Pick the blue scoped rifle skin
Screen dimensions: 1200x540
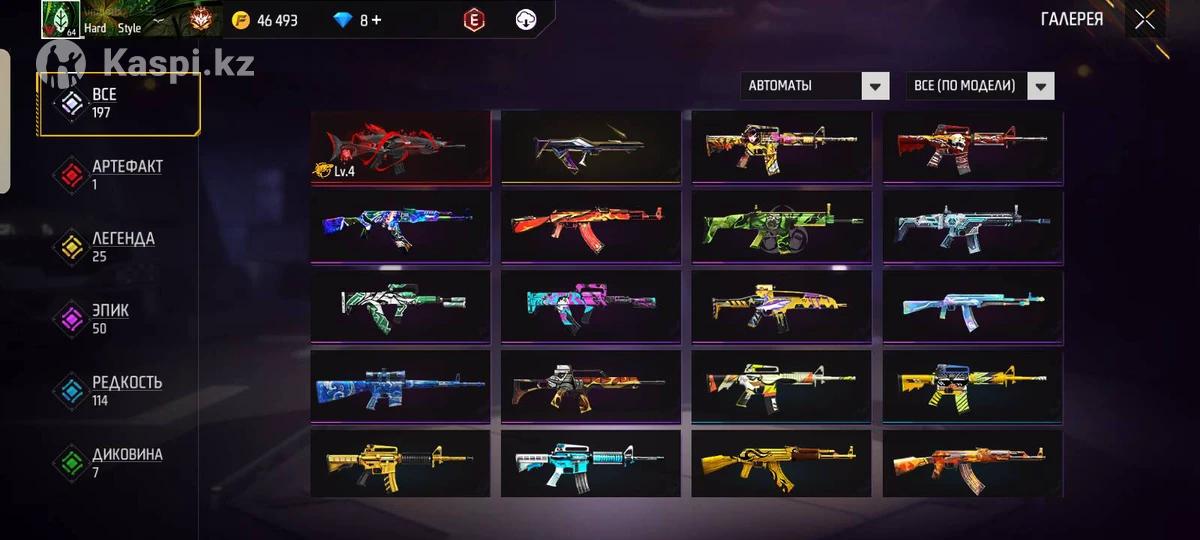[400, 387]
